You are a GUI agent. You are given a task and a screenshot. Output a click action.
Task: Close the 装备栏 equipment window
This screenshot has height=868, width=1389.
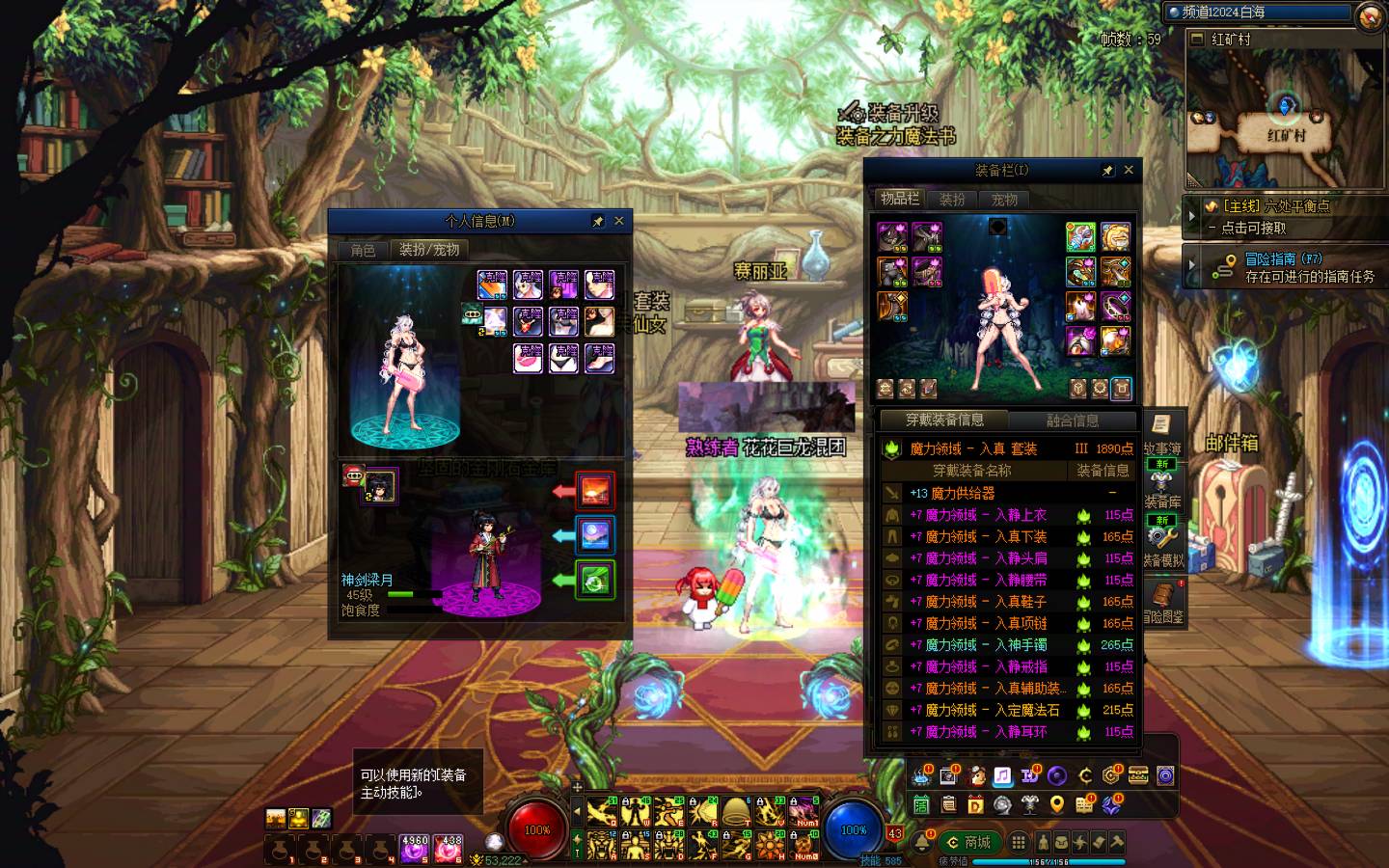1129,170
